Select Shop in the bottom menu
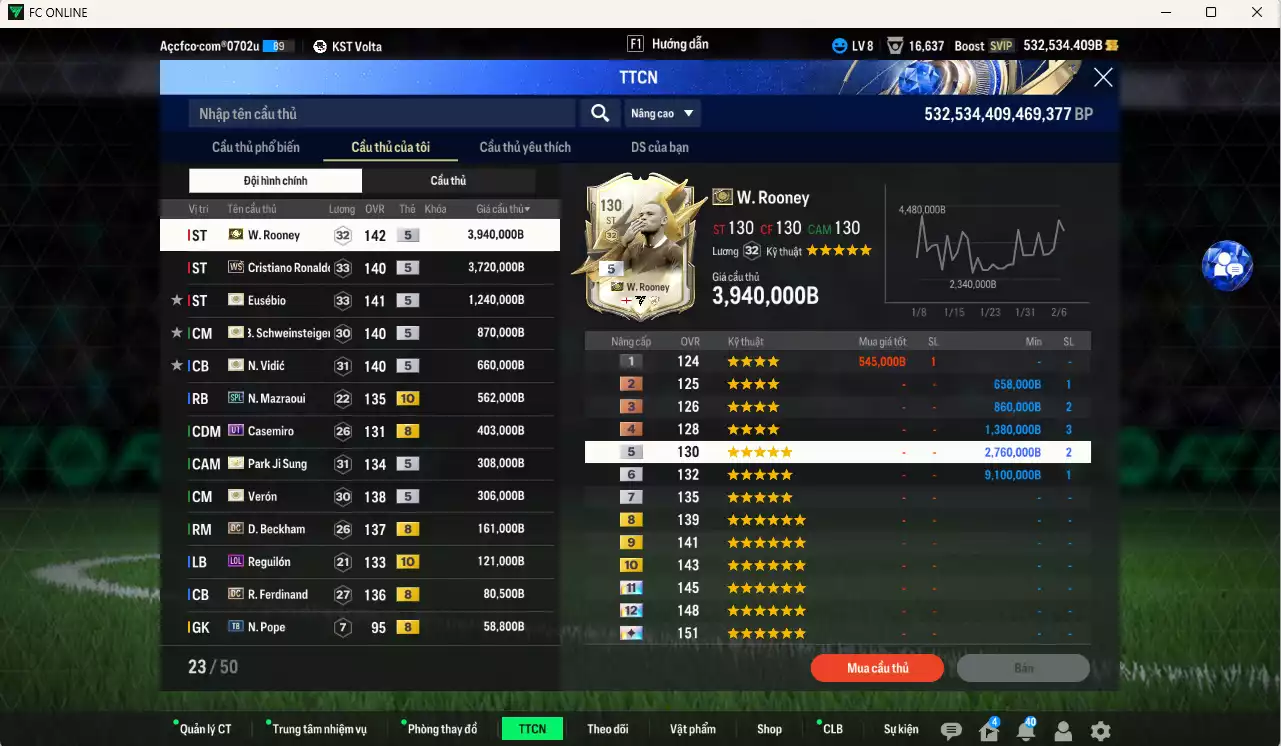1281x746 pixels. click(x=769, y=728)
